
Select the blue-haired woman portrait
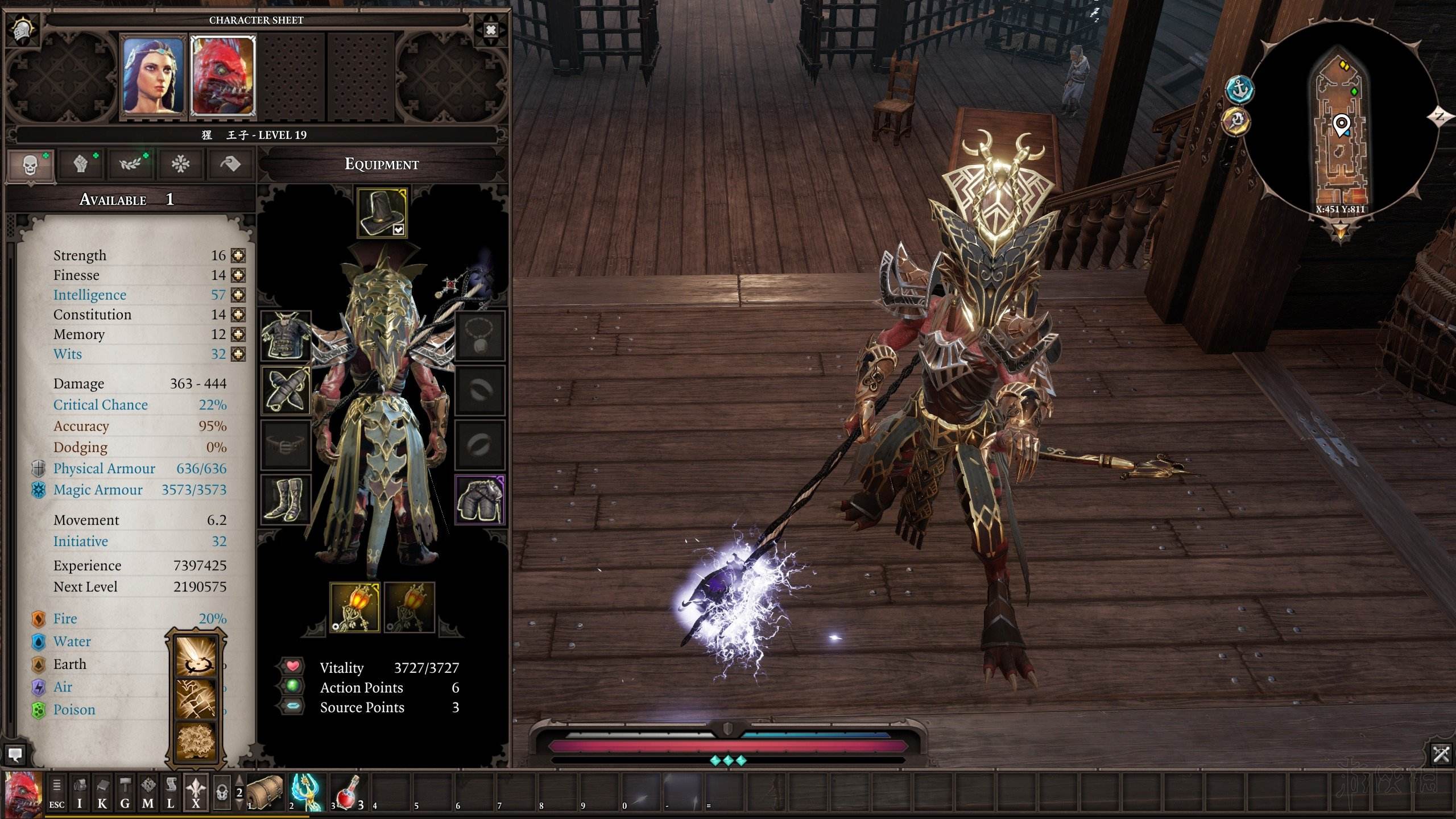(x=154, y=76)
